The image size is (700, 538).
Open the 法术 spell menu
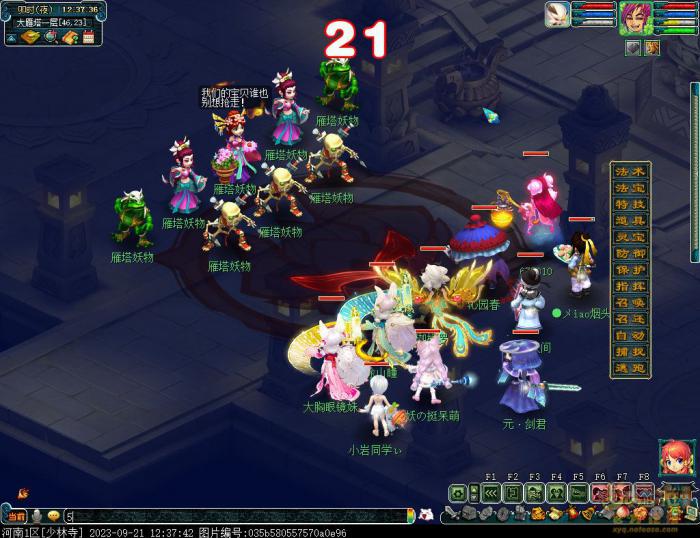tap(630, 172)
